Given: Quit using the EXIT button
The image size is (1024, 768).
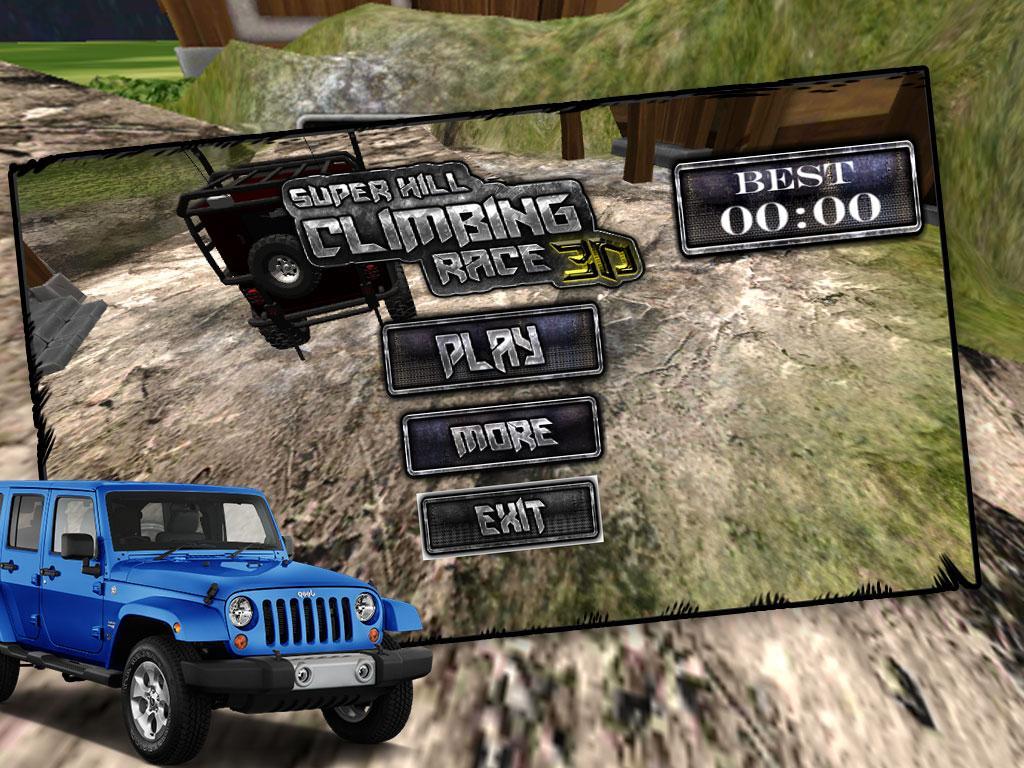Looking at the screenshot, I should point(509,517).
